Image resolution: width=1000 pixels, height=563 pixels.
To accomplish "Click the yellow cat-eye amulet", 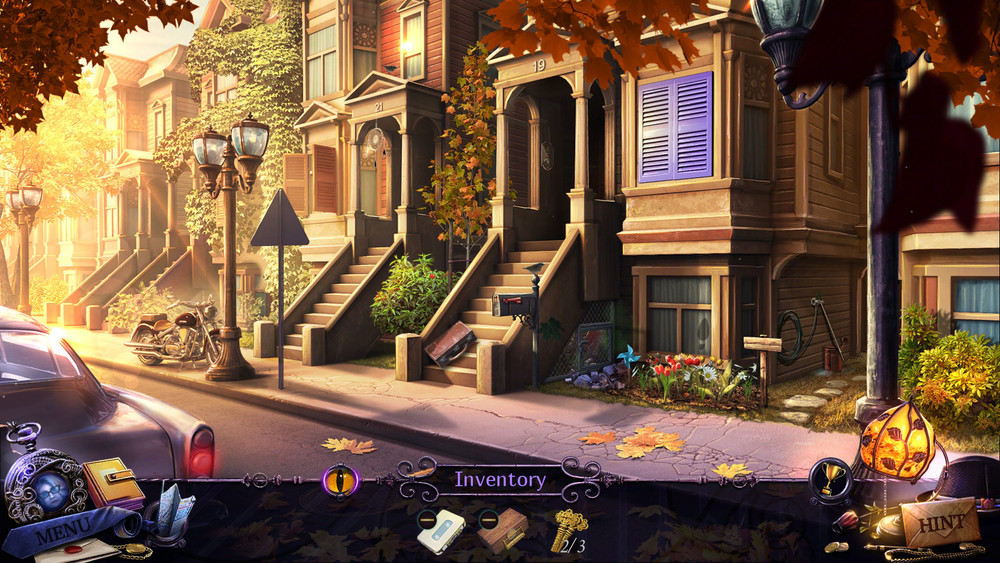I will pyautogui.click(x=340, y=479).
